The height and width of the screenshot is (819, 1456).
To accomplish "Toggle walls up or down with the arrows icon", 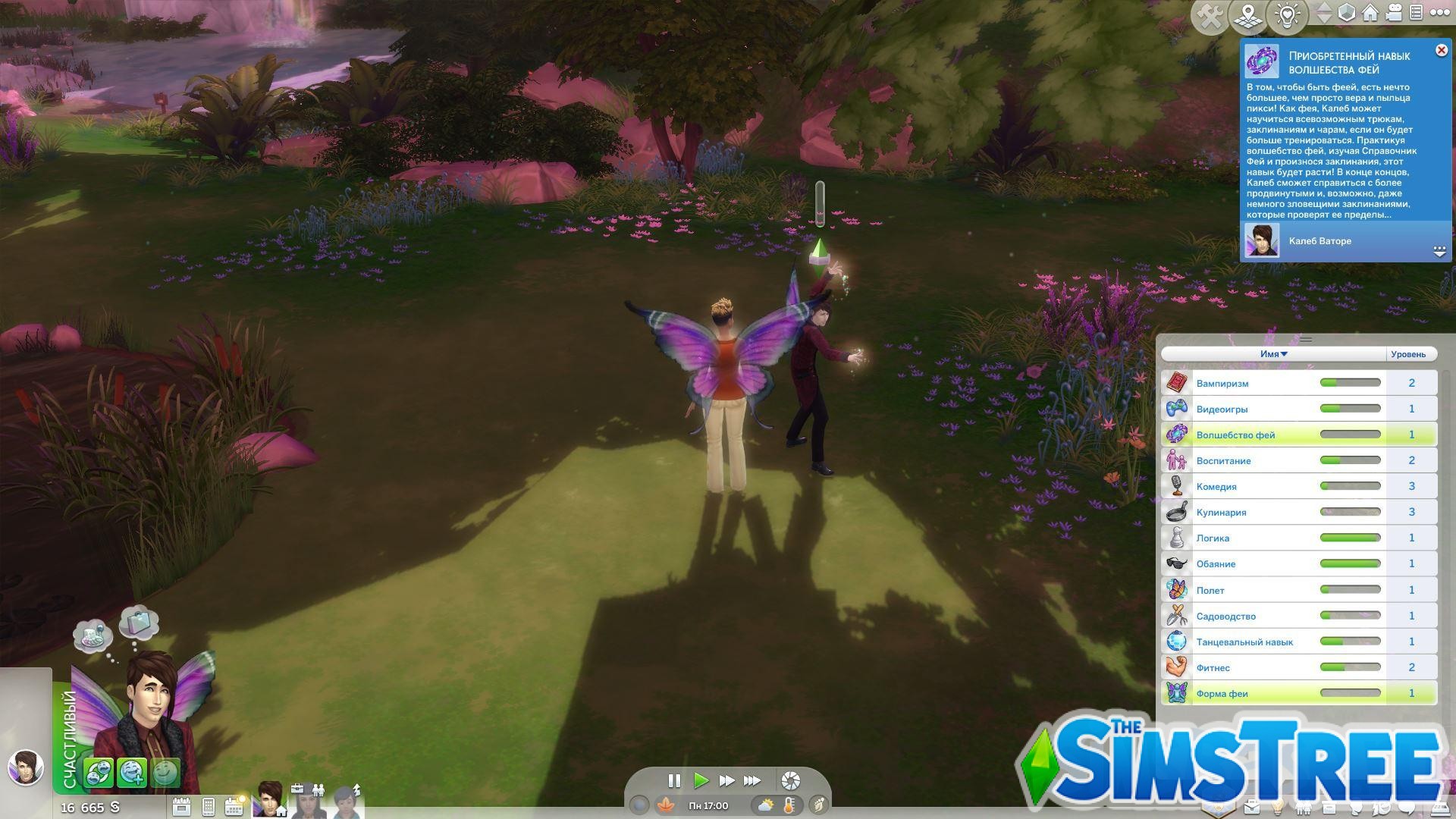I will [1323, 13].
